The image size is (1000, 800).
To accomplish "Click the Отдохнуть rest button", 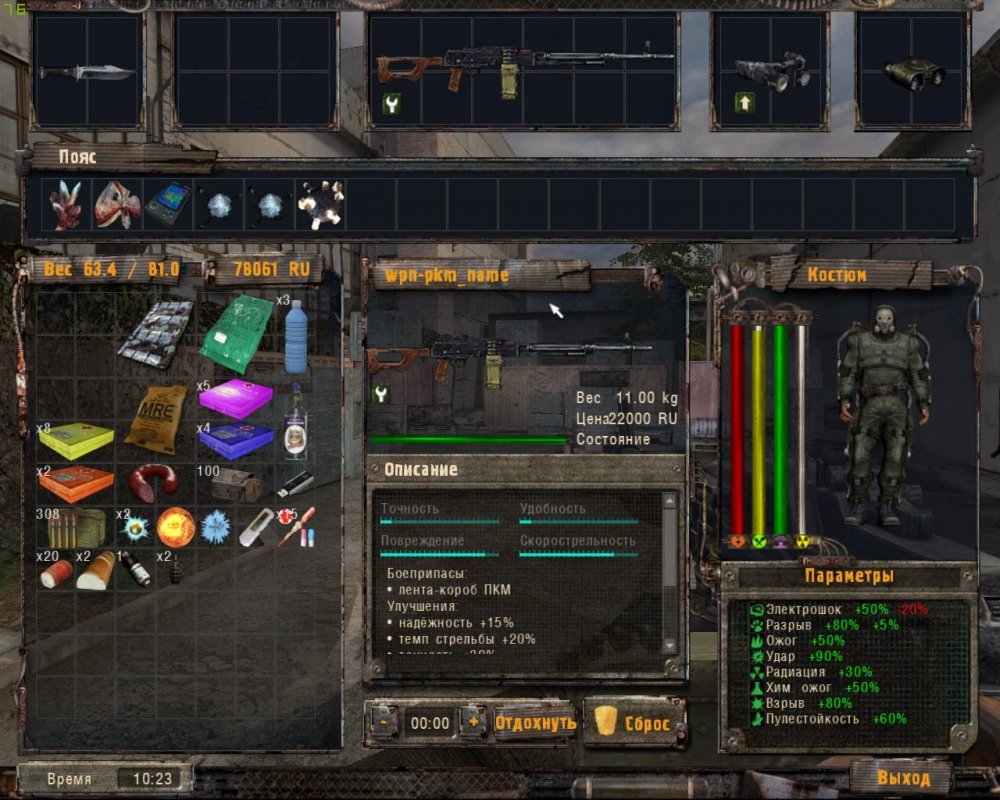I will click(x=535, y=722).
